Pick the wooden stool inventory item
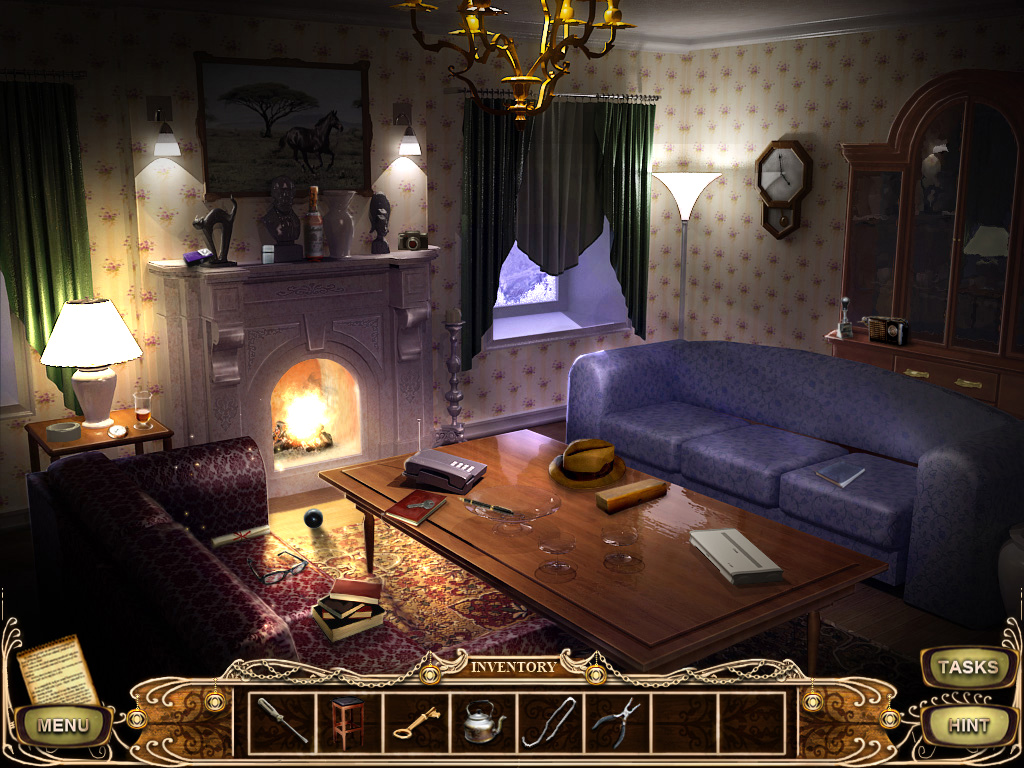This screenshot has height=768, width=1024. (x=348, y=720)
